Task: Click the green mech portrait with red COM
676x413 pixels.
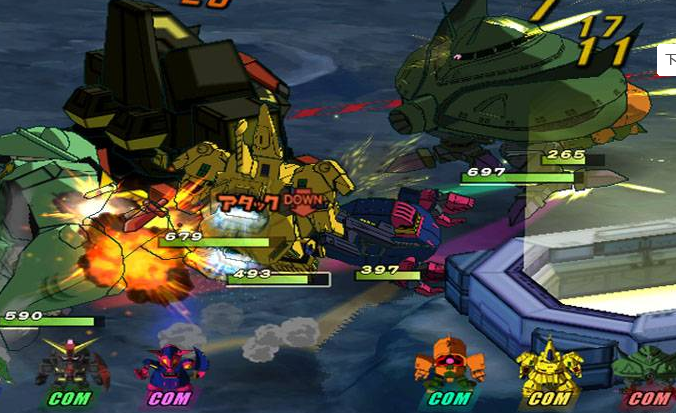Action: (x=648, y=370)
